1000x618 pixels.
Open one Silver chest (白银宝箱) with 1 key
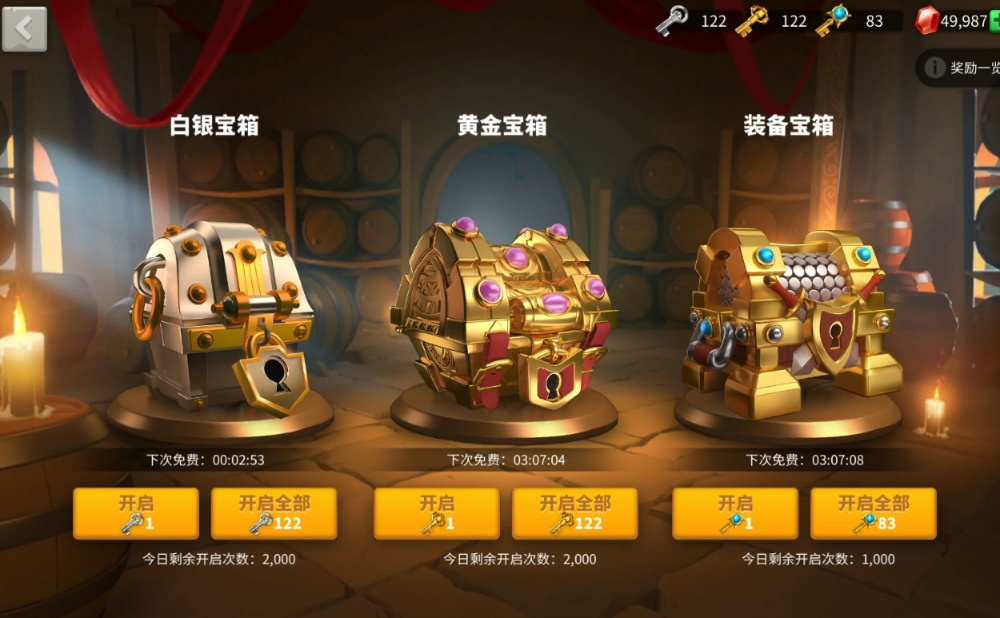135,513
